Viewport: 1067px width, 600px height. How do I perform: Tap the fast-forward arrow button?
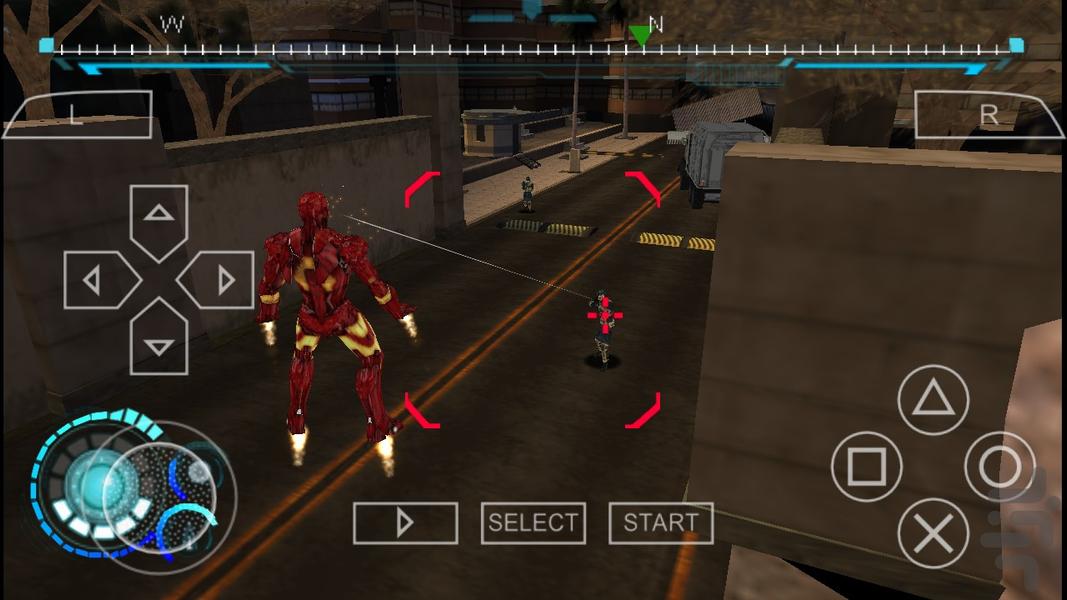click(405, 523)
